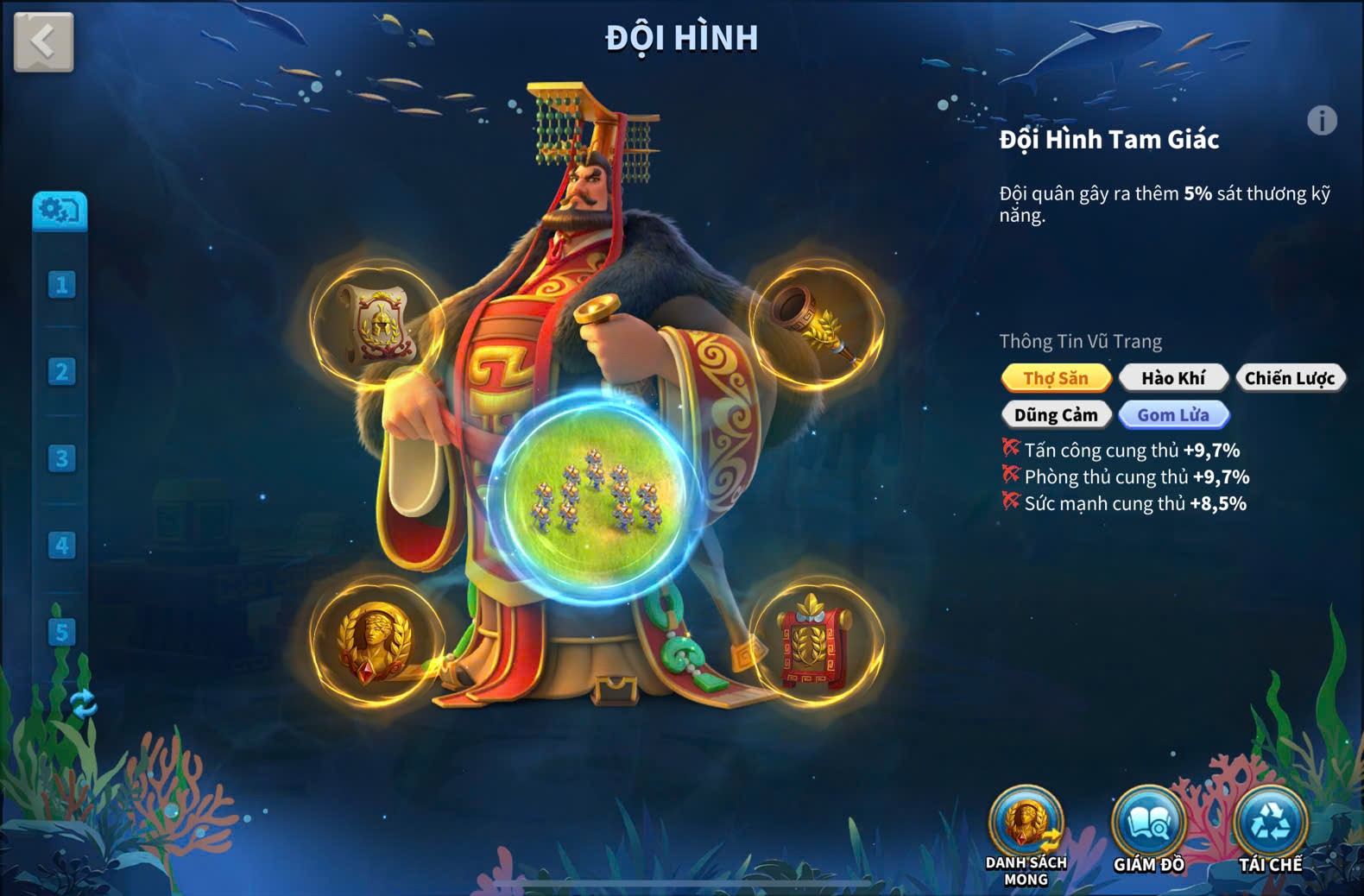Select formation preset 3

(x=61, y=458)
